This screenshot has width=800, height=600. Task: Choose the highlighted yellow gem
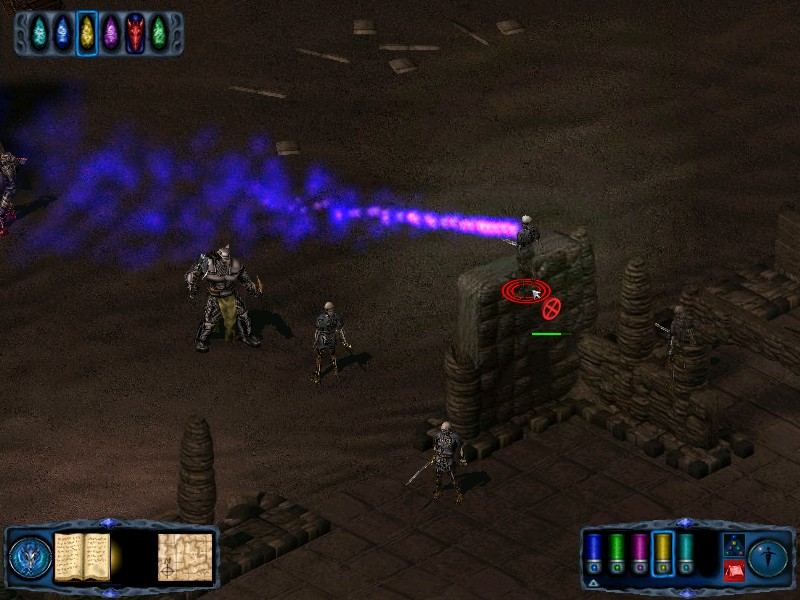[87, 33]
